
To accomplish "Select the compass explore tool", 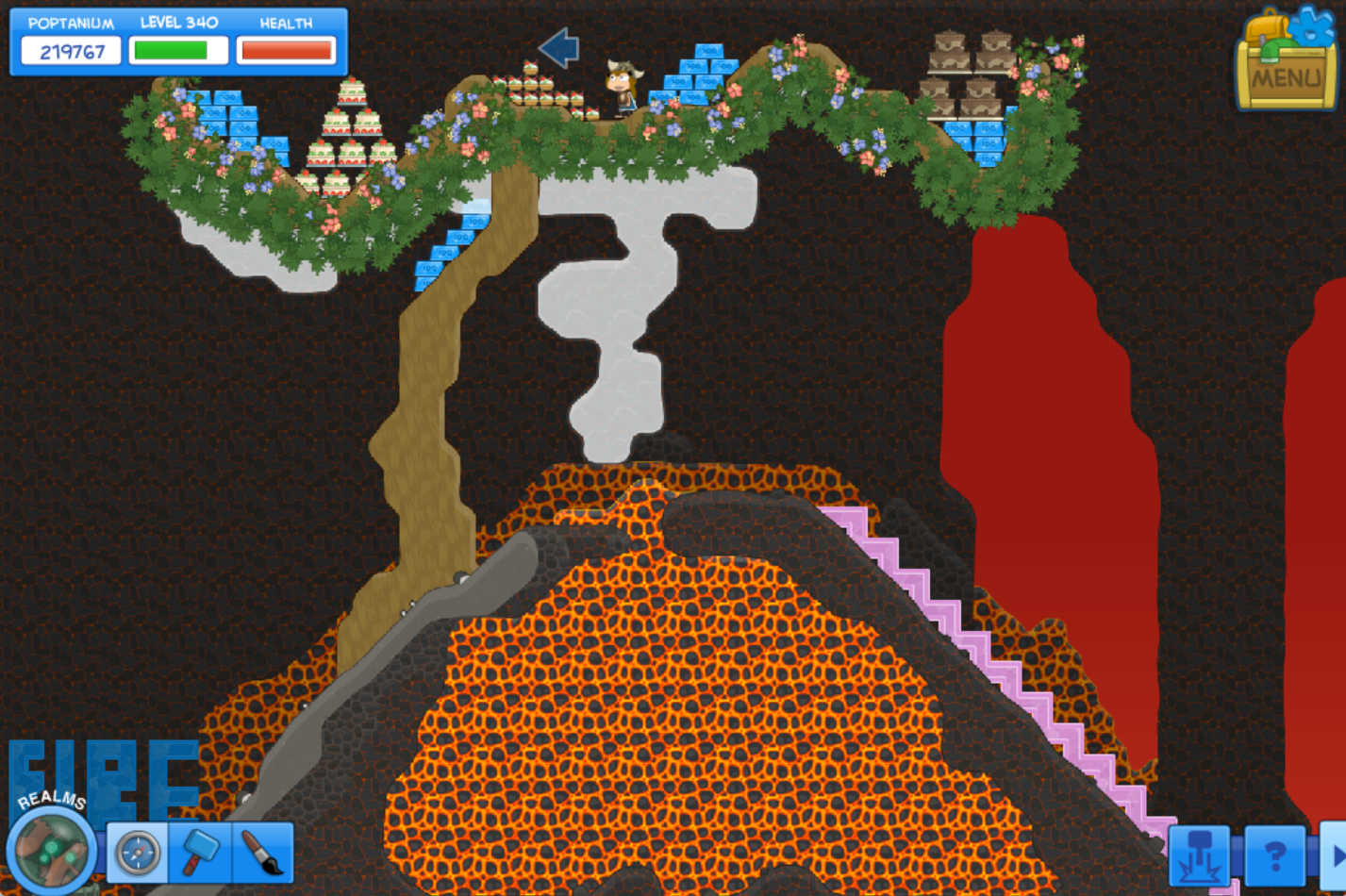I will click(x=138, y=853).
